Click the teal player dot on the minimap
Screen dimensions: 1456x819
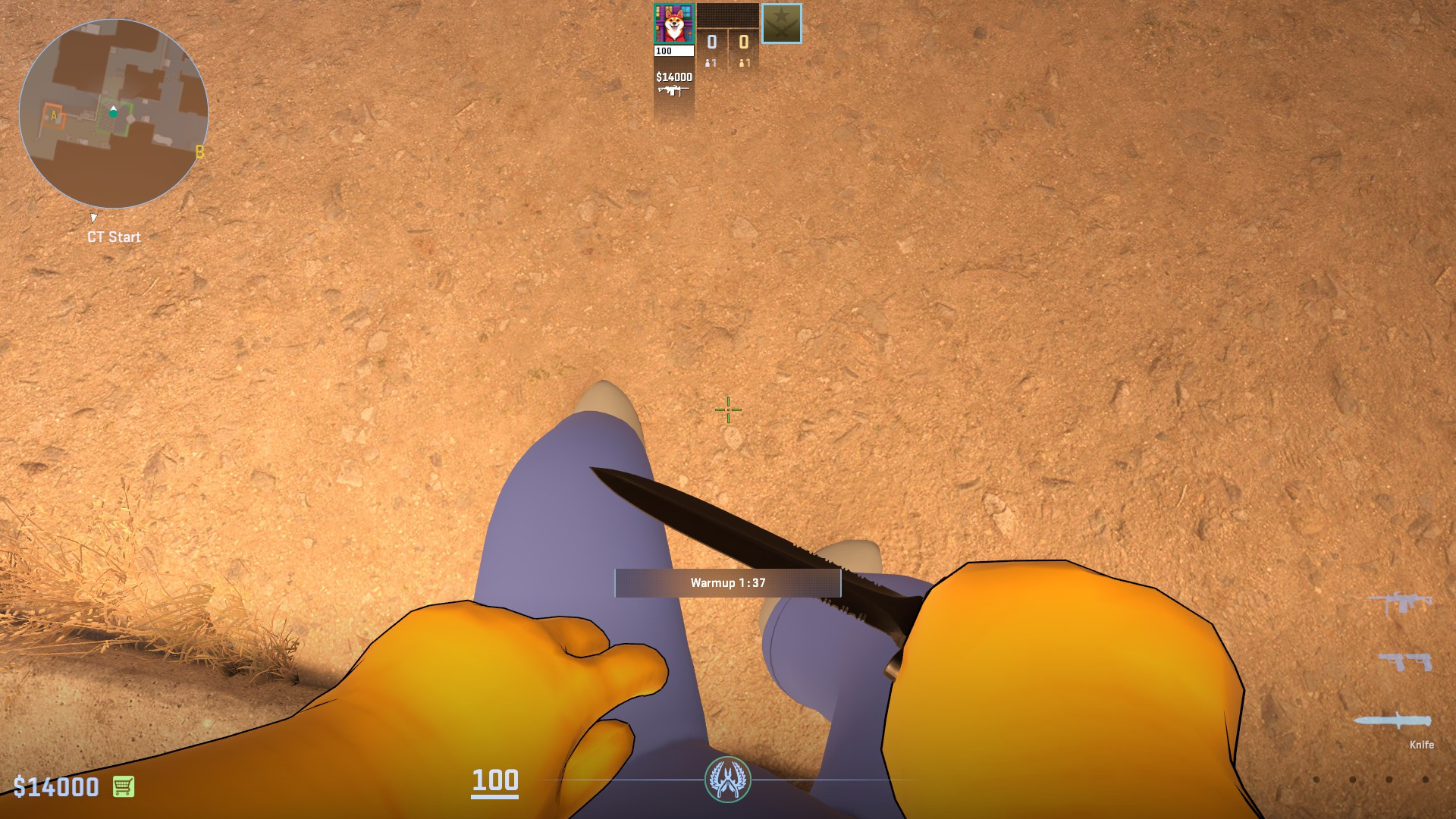[x=114, y=112]
